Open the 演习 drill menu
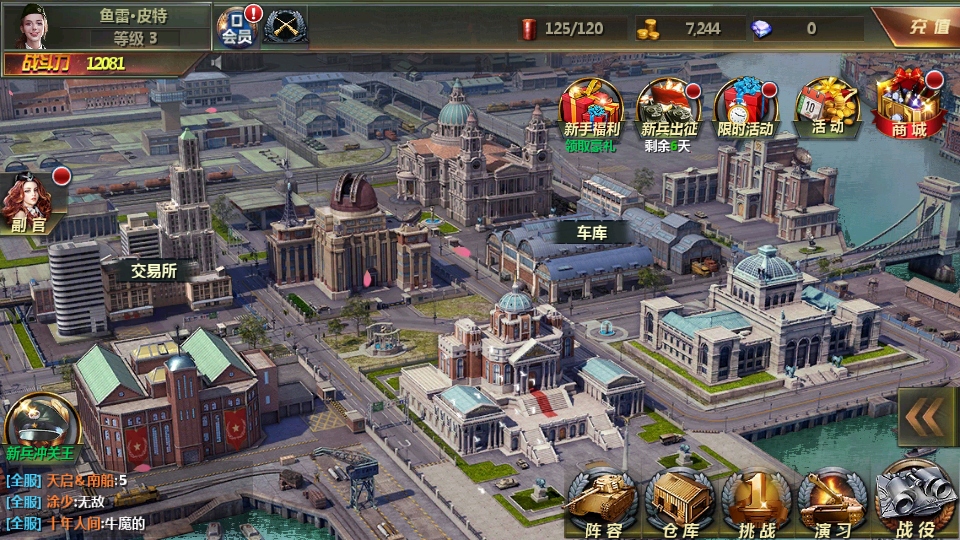The height and width of the screenshot is (540, 960). point(833,502)
